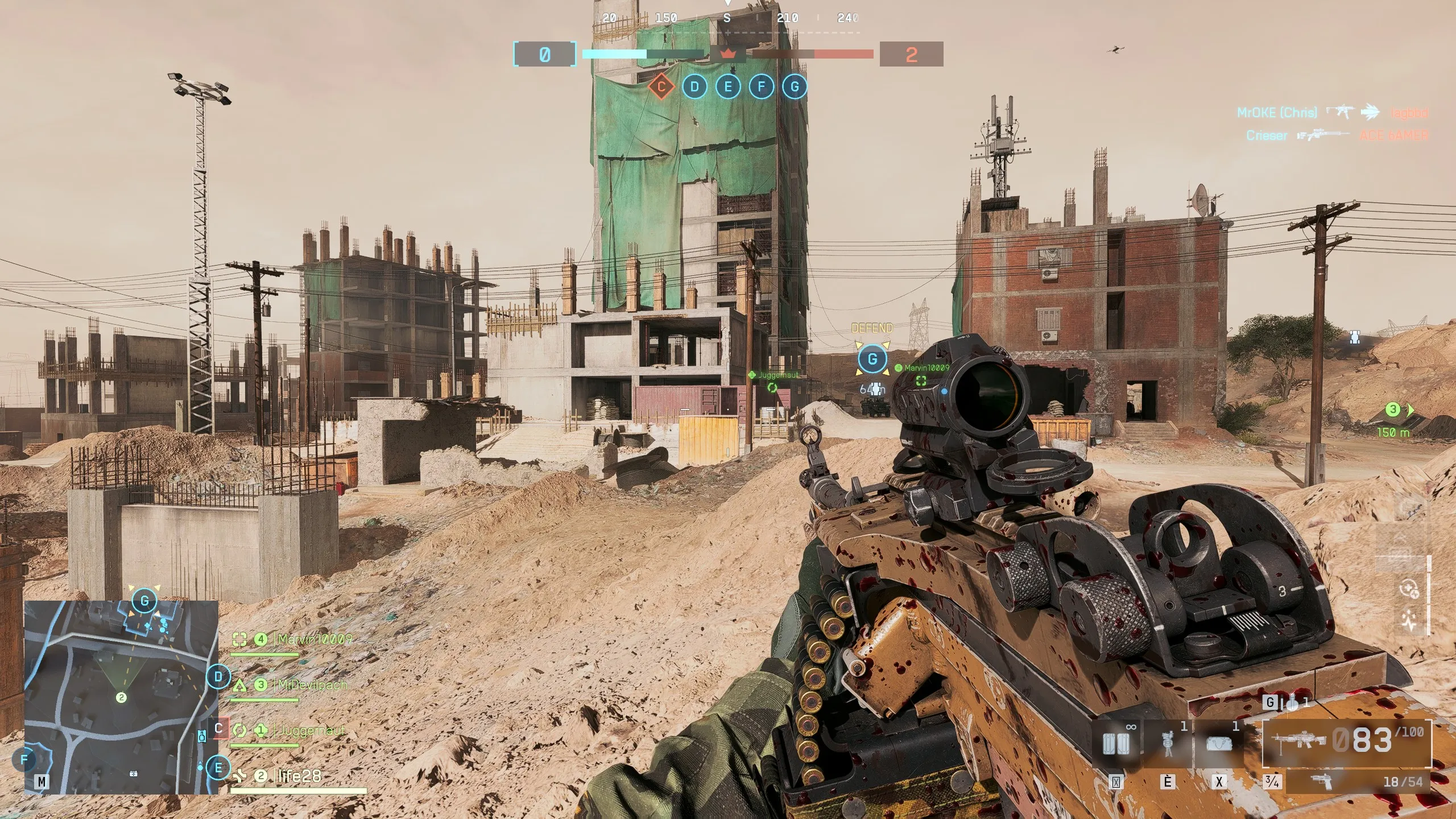Click player name MrOKE (Chris) in kill feed
The height and width of the screenshot is (819, 1456).
pyautogui.click(x=1277, y=112)
